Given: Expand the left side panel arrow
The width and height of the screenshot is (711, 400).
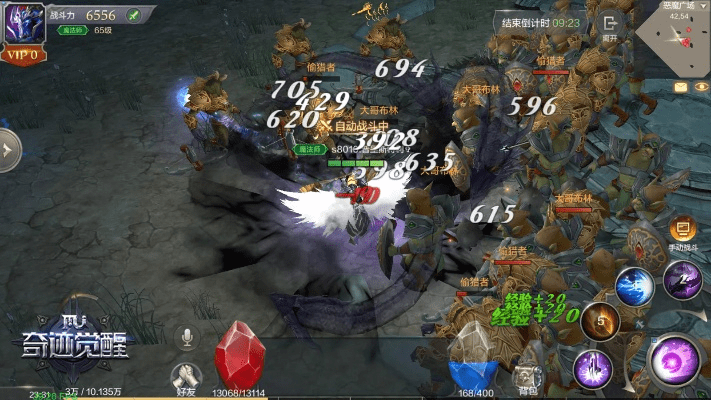Looking at the screenshot, I should pyautogui.click(x=8, y=150).
